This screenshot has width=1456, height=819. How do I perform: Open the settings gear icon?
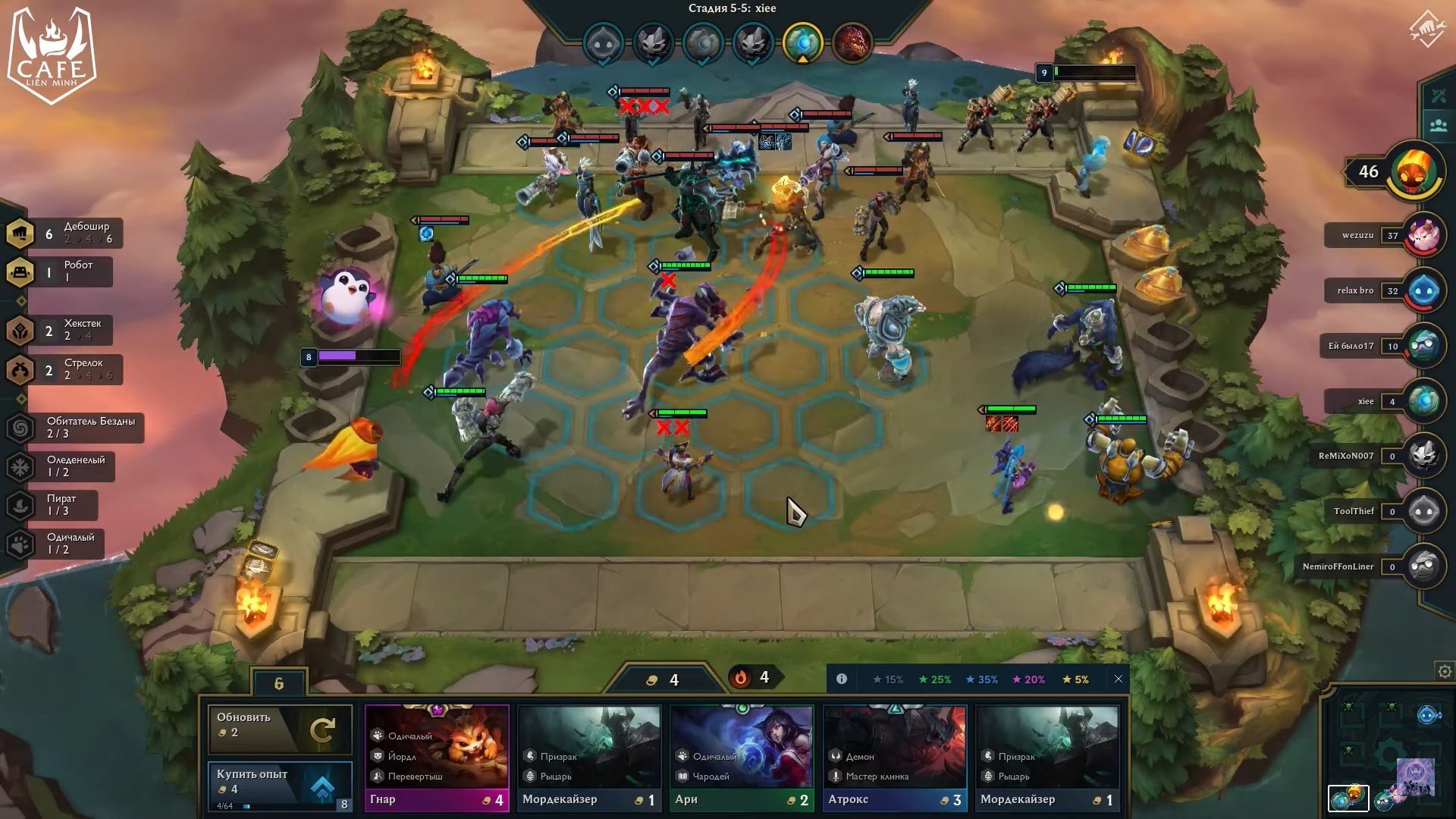pyautogui.click(x=1445, y=672)
